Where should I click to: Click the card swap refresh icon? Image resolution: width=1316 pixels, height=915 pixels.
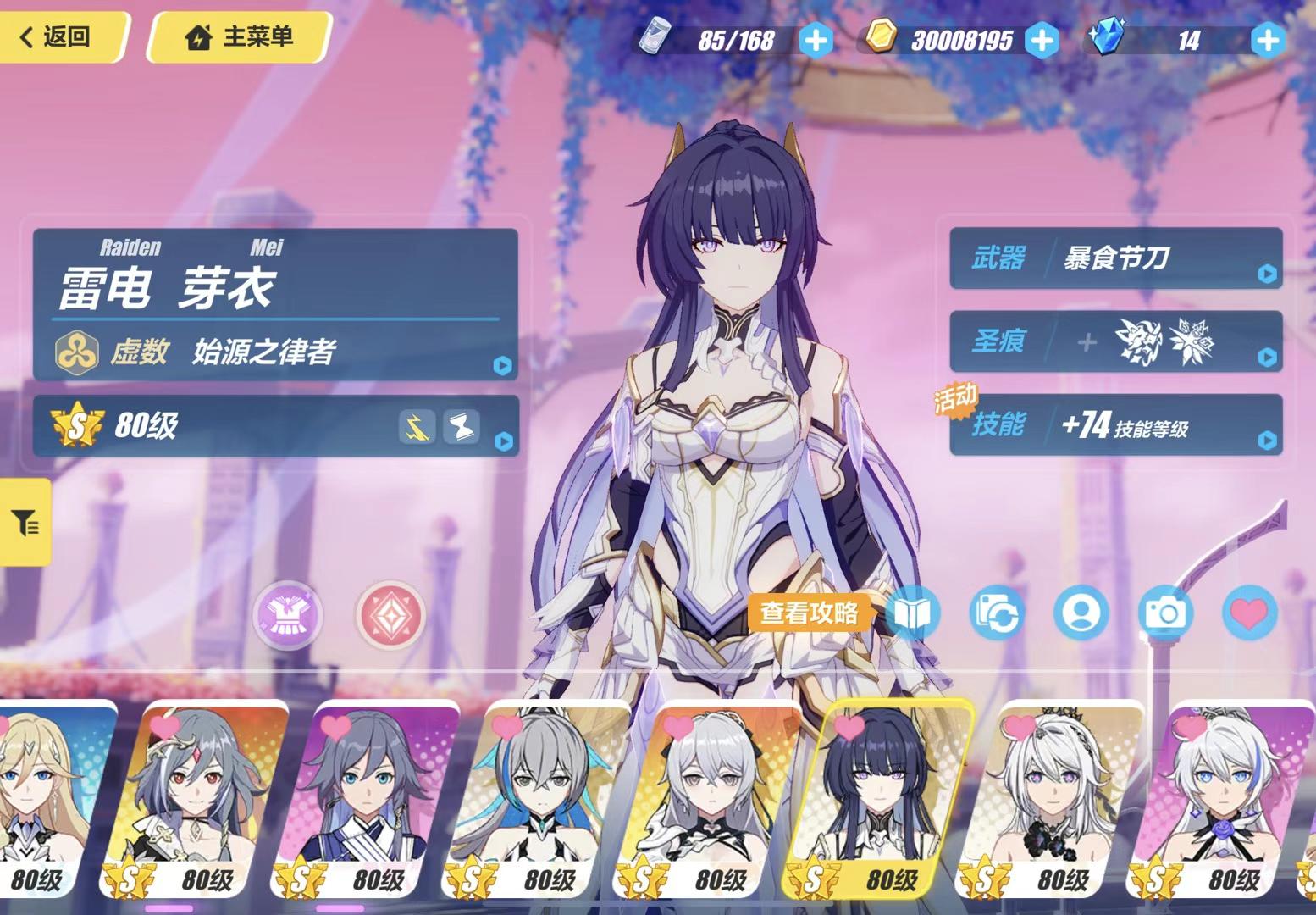click(997, 613)
